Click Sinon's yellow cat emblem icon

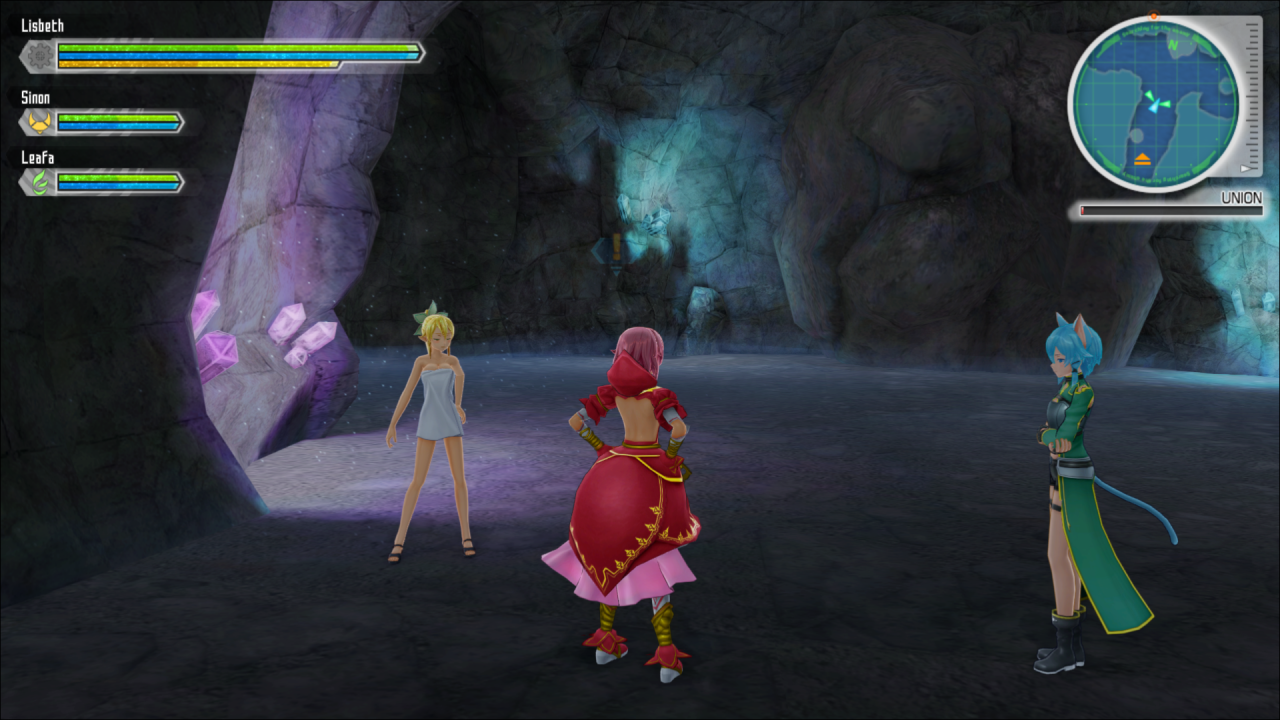pos(40,123)
